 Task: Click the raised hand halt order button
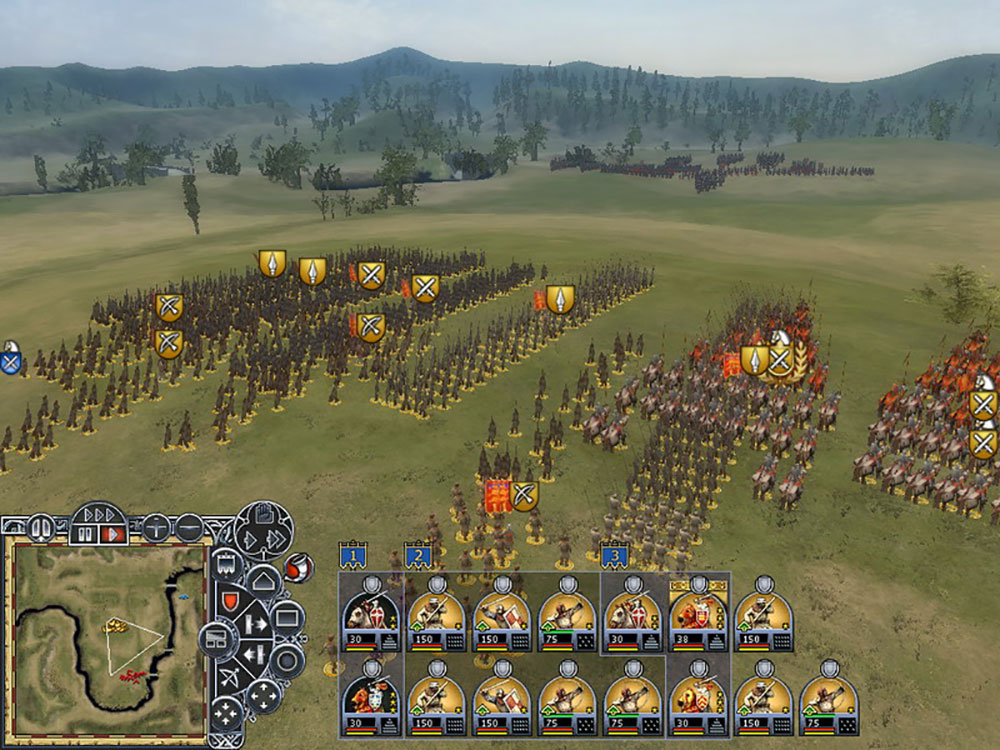[264, 515]
